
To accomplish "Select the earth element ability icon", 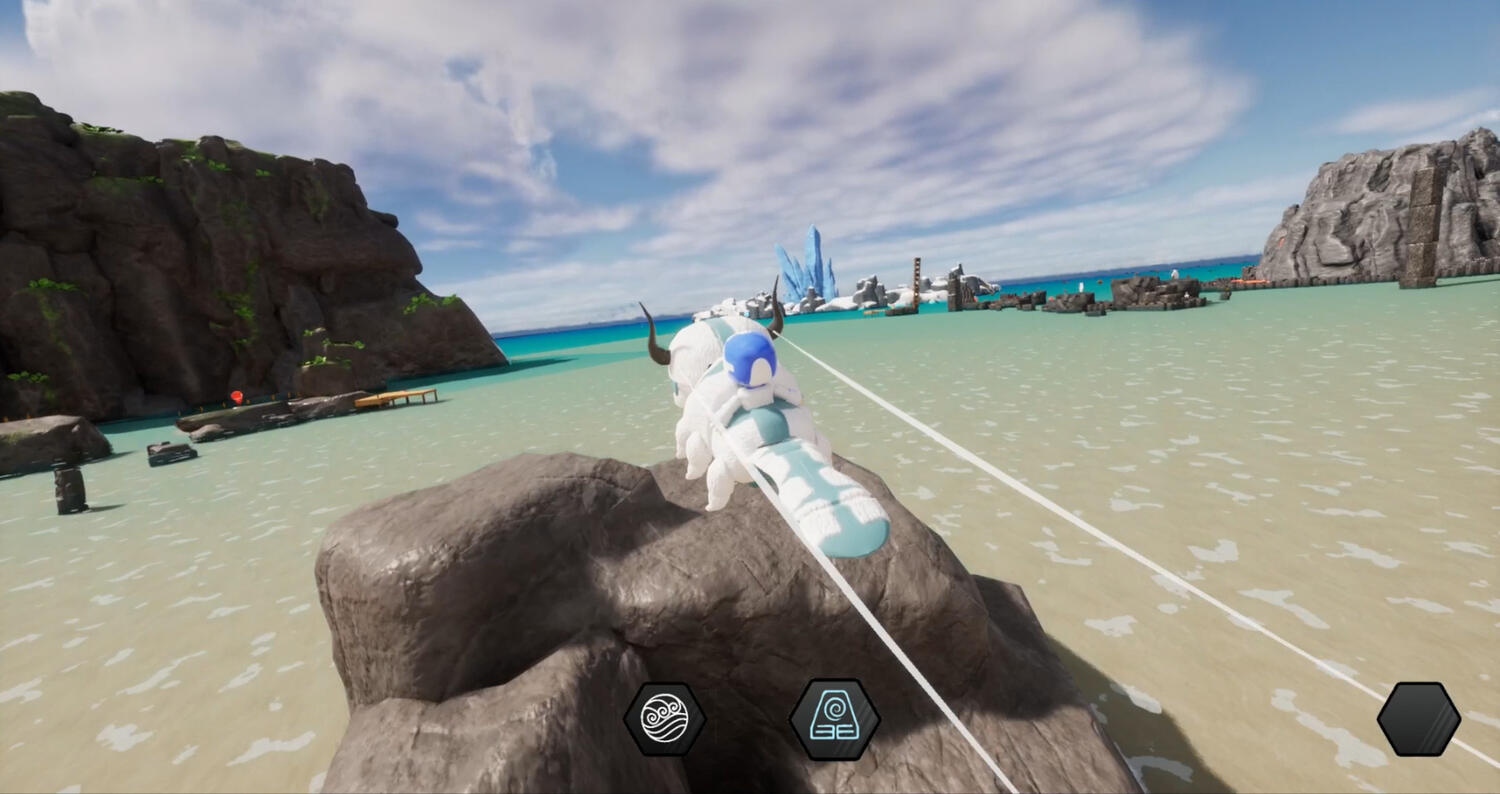I will click(x=834, y=719).
